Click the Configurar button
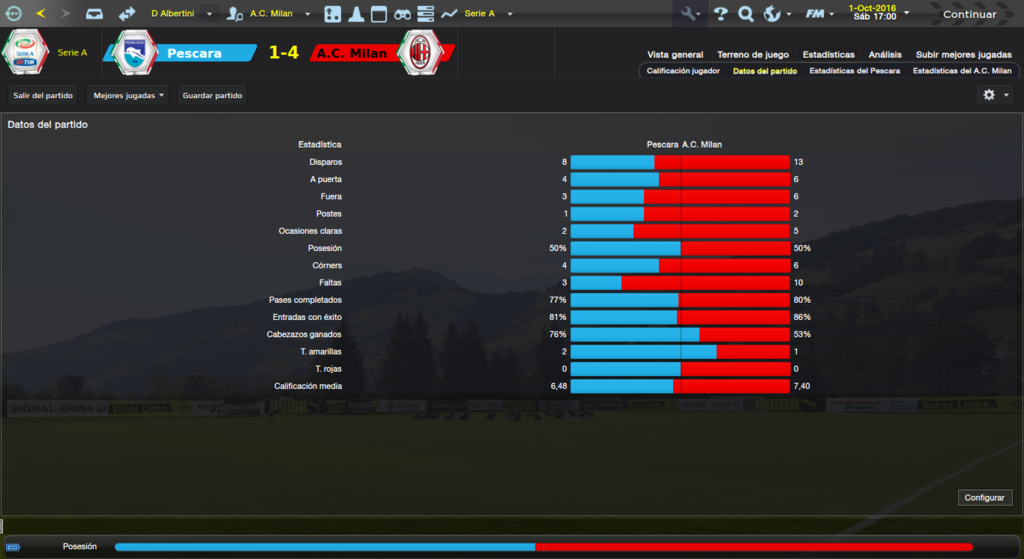Screen dimensions: 1024x559 986,497
